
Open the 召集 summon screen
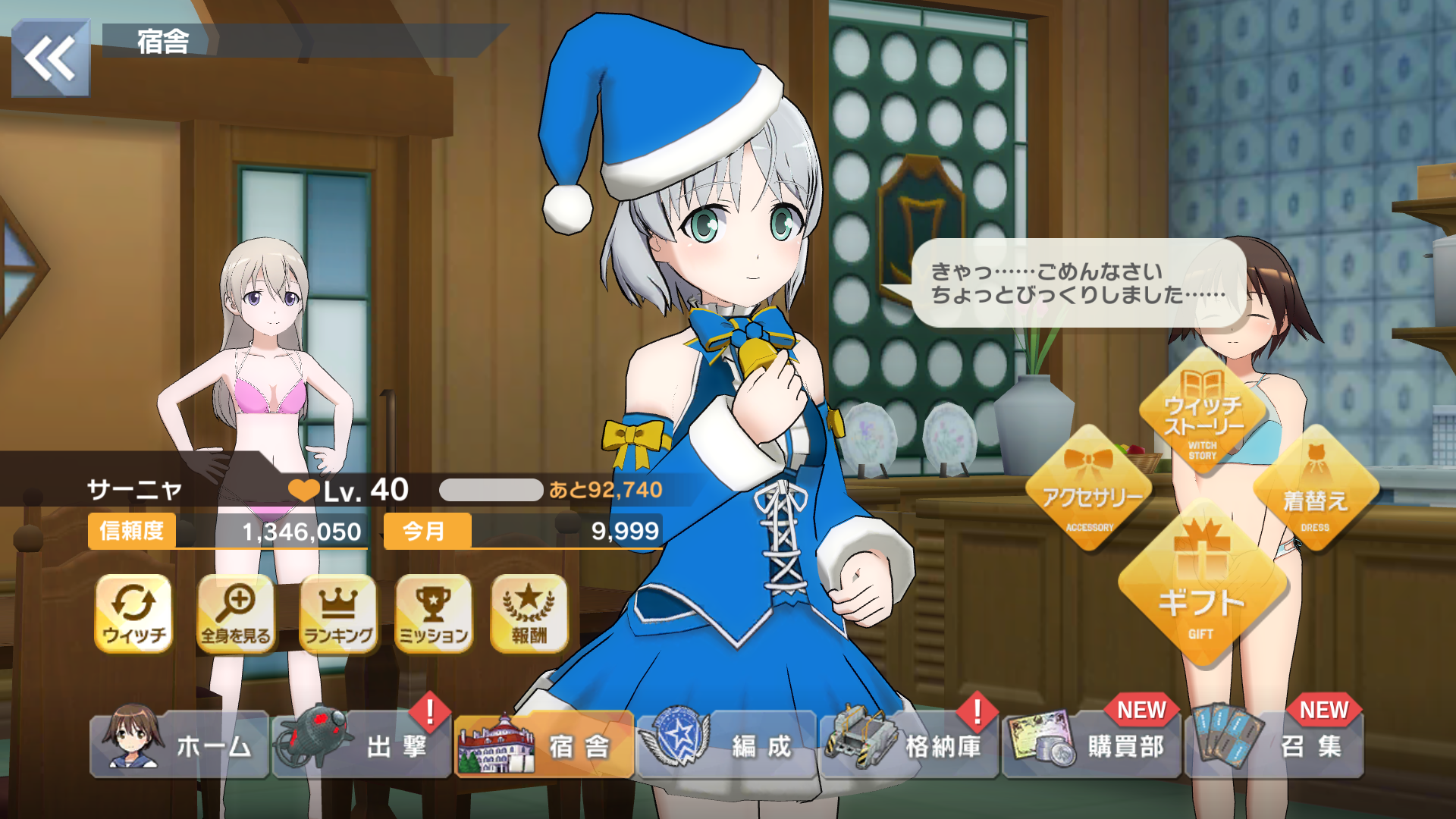pyautogui.click(x=1274, y=745)
